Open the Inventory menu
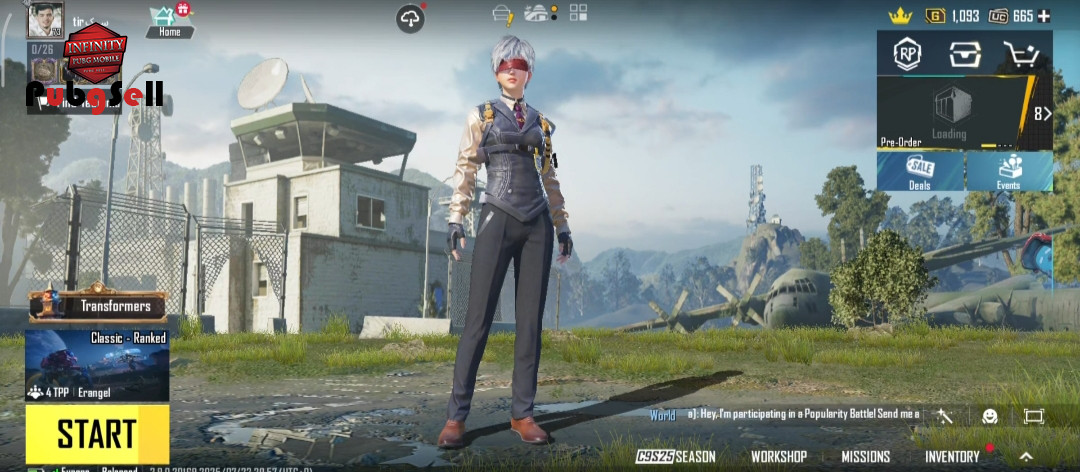This screenshot has width=1080, height=472. (x=952, y=457)
